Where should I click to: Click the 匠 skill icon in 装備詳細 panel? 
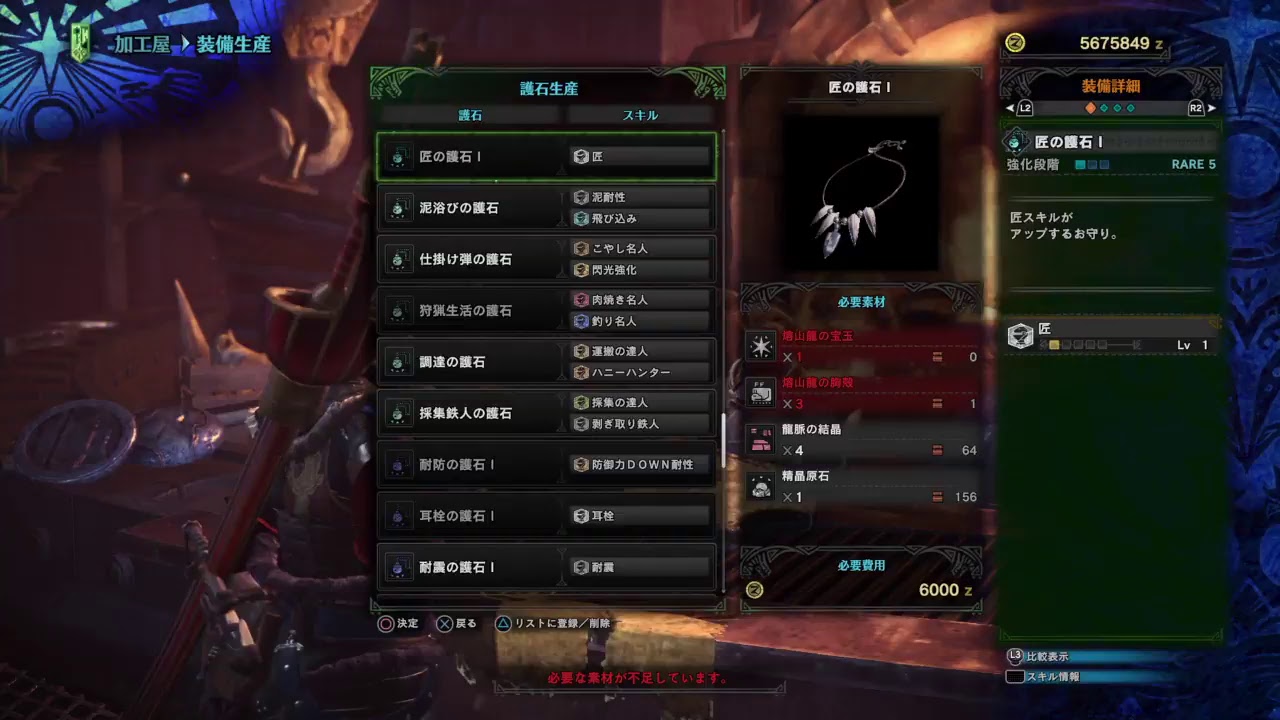(1019, 337)
